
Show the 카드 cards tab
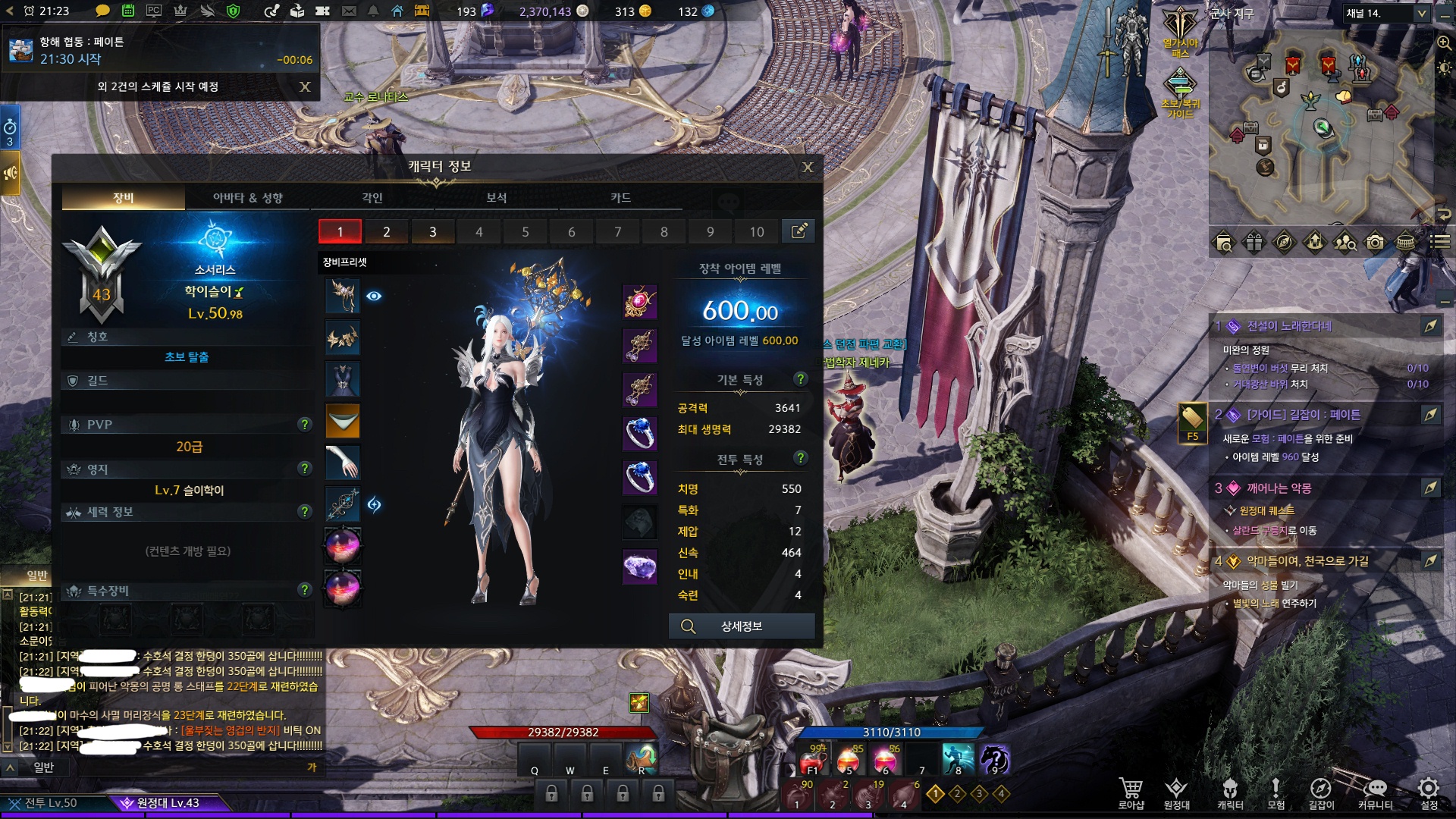coord(620,198)
